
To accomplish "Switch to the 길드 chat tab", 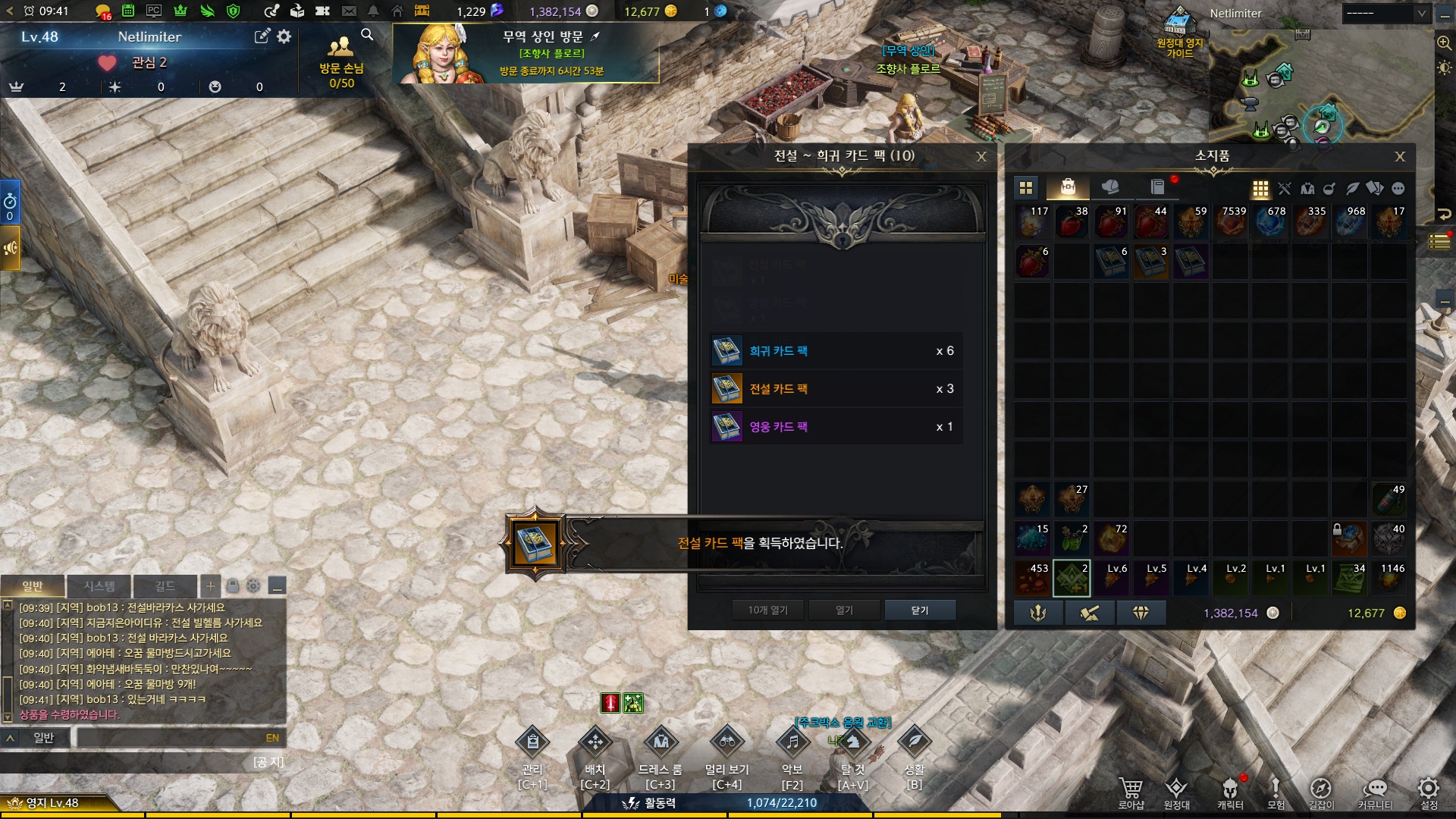I will 165,586.
